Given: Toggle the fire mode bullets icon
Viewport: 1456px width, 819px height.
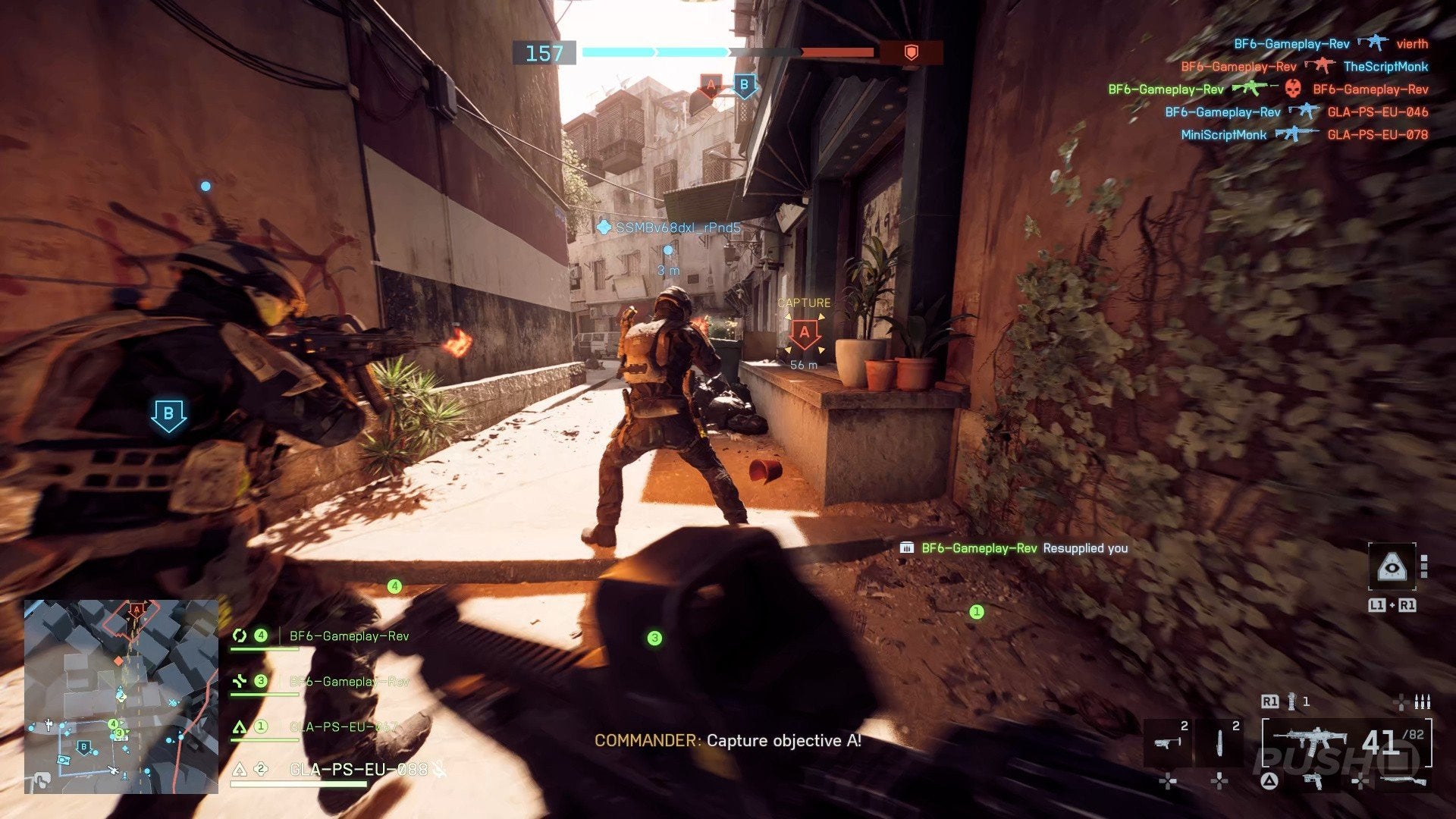Looking at the screenshot, I should pos(1422,701).
